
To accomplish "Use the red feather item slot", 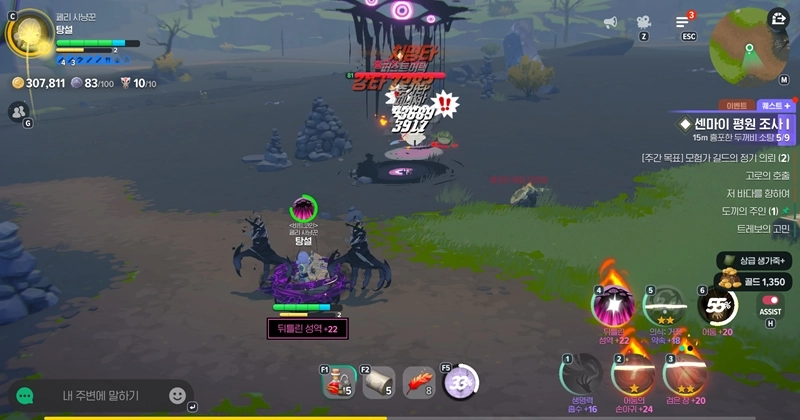I will 418,381.
